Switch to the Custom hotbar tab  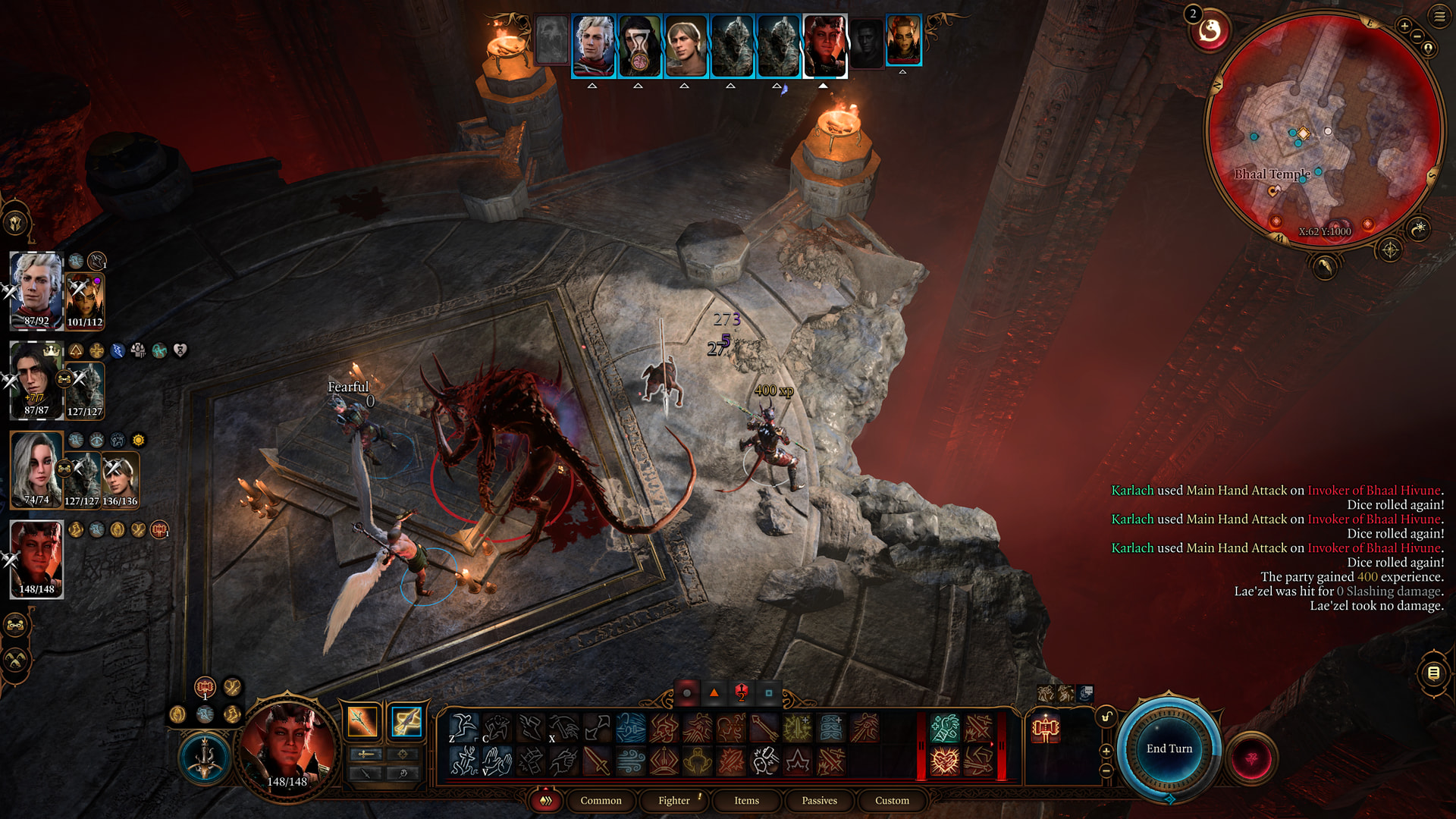(x=892, y=800)
